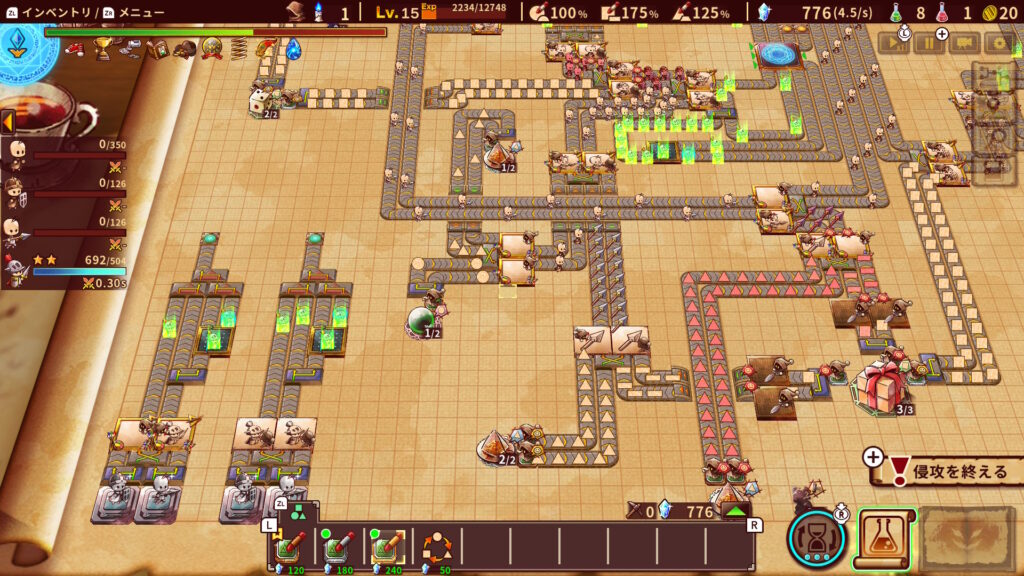The width and height of the screenshot is (1024, 576).
Task: Select the armored knight with two stars
Action: click(14, 269)
